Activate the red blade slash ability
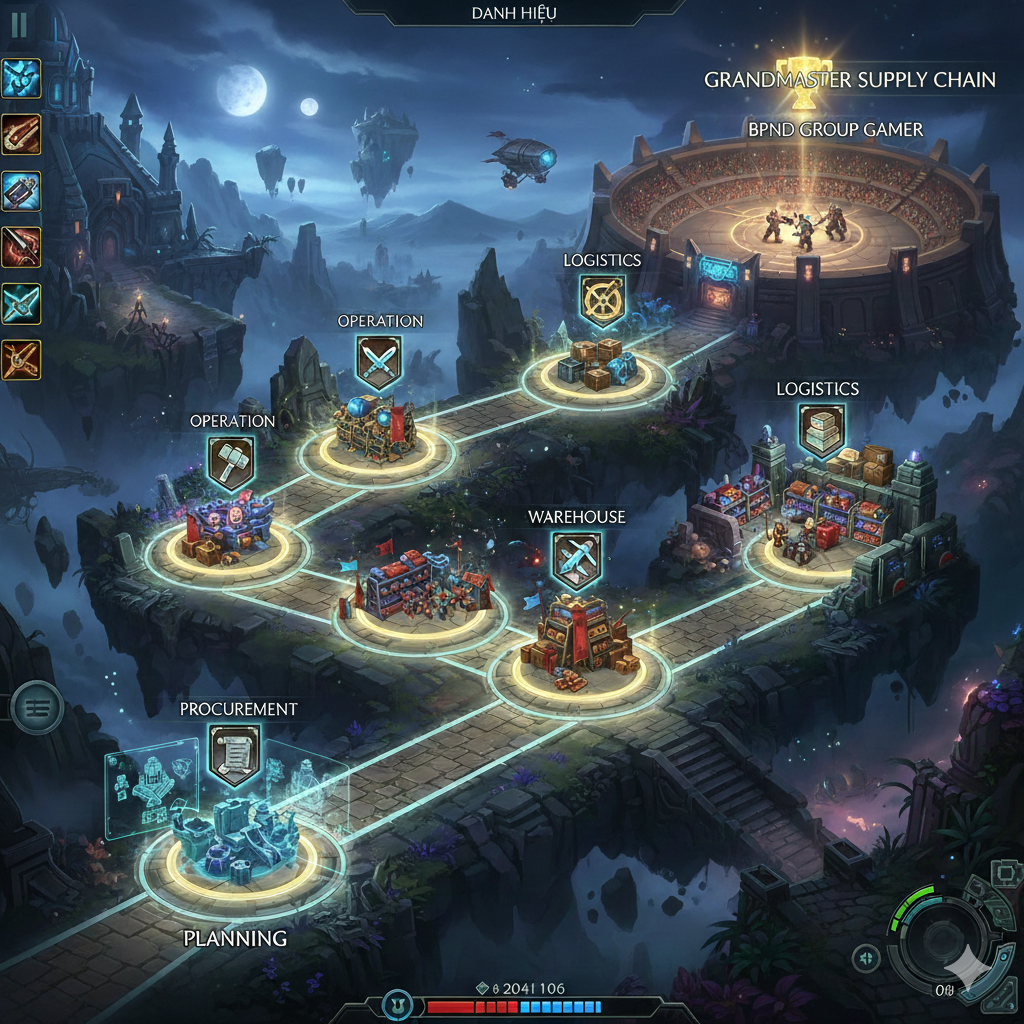The width and height of the screenshot is (1024, 1024). pos(21,246)
